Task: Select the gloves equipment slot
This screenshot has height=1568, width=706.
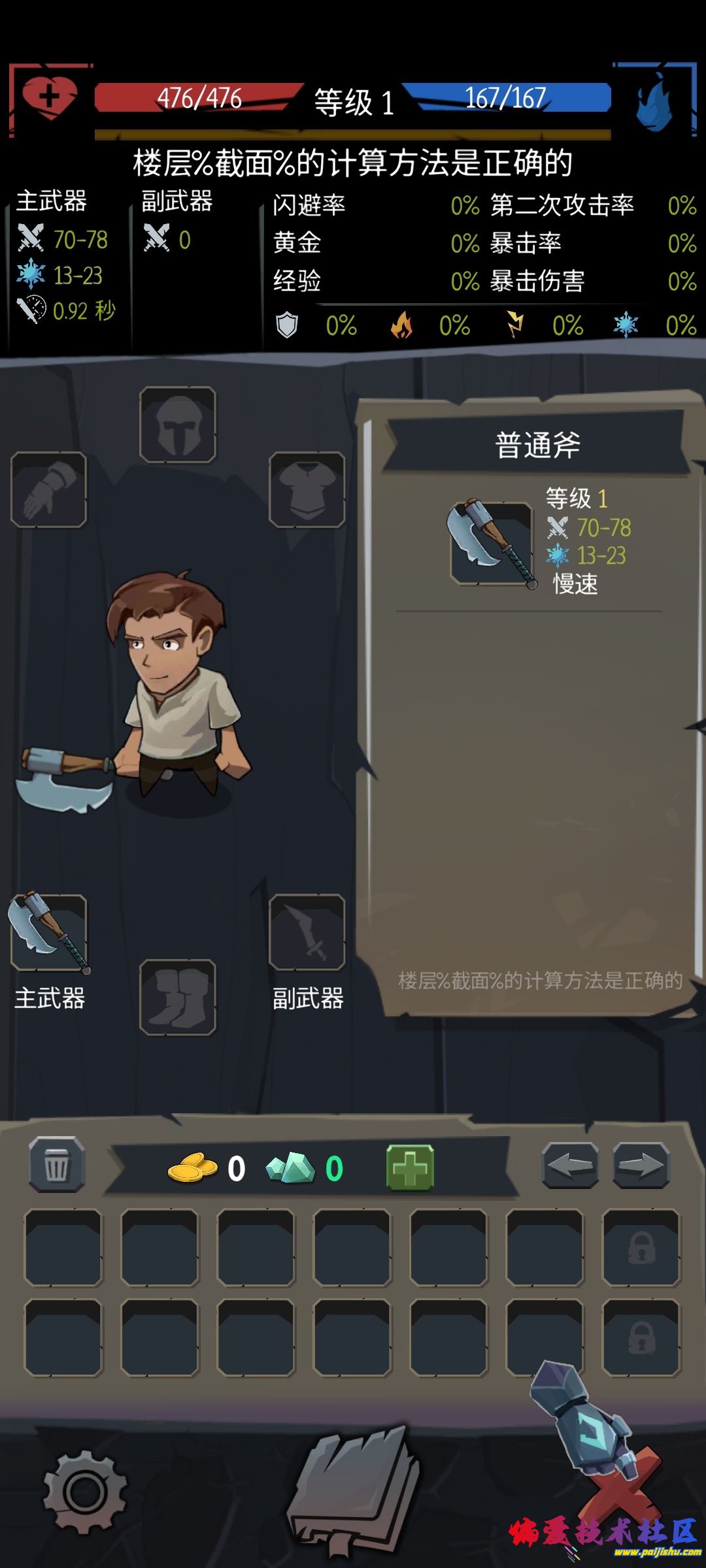Action: pos(49,489)
